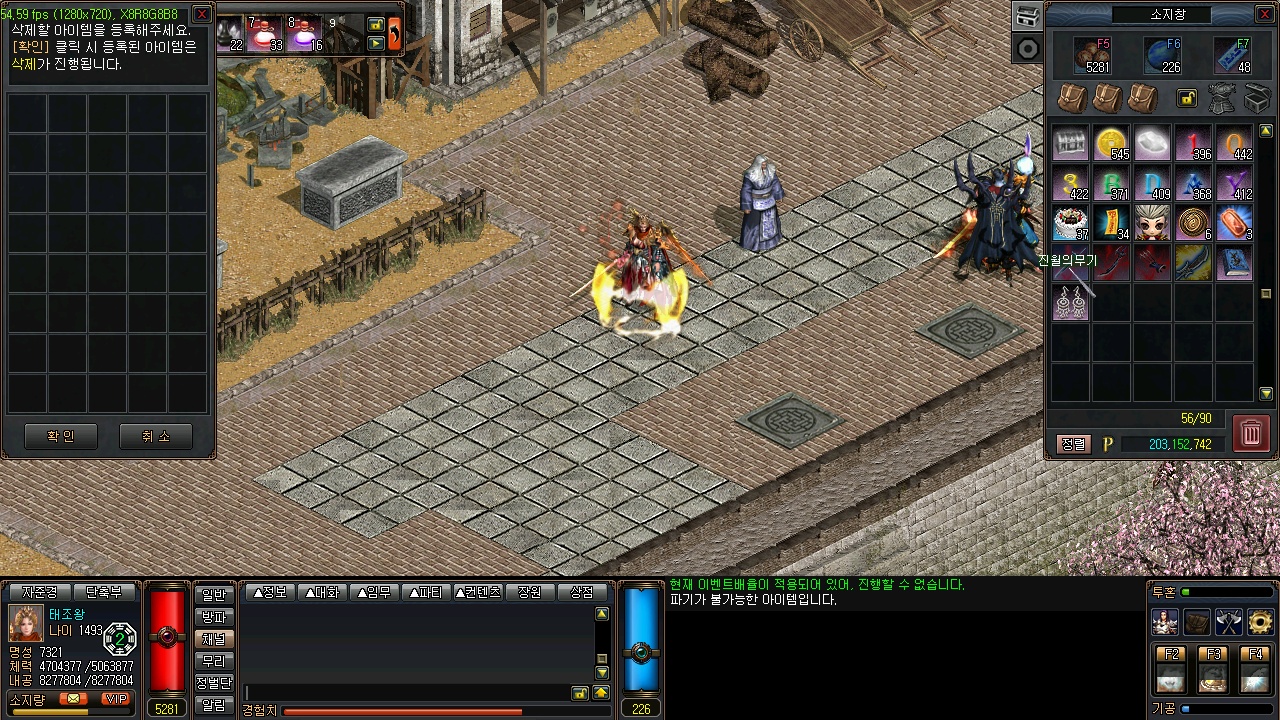Image resolution: width=1280 pixels, height=720 pixels.
Task: Click the chat text input field
Action: [405, 692]
